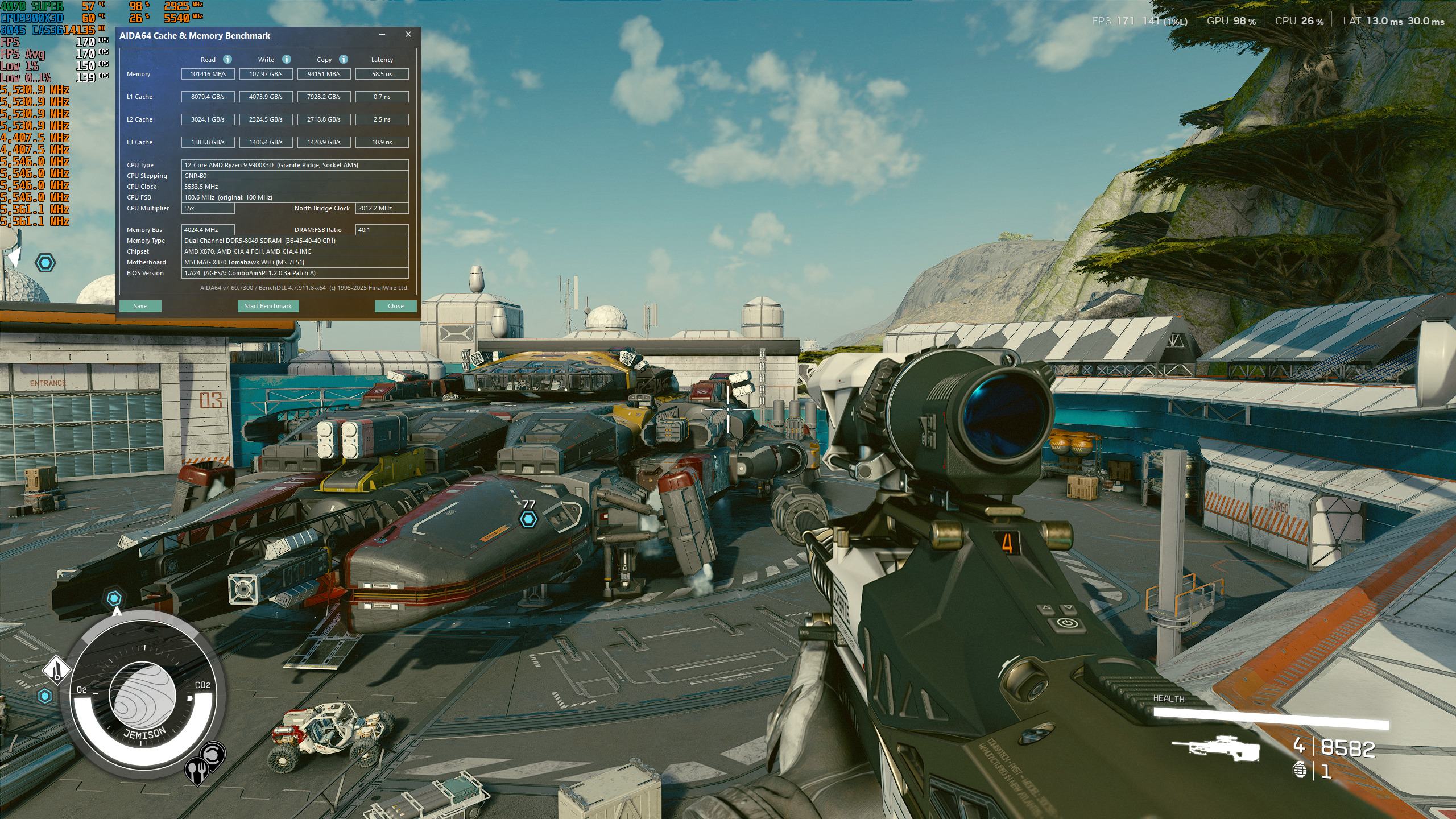Show info for the Read column
The image size is (1456, 819).
pos(227,59)
